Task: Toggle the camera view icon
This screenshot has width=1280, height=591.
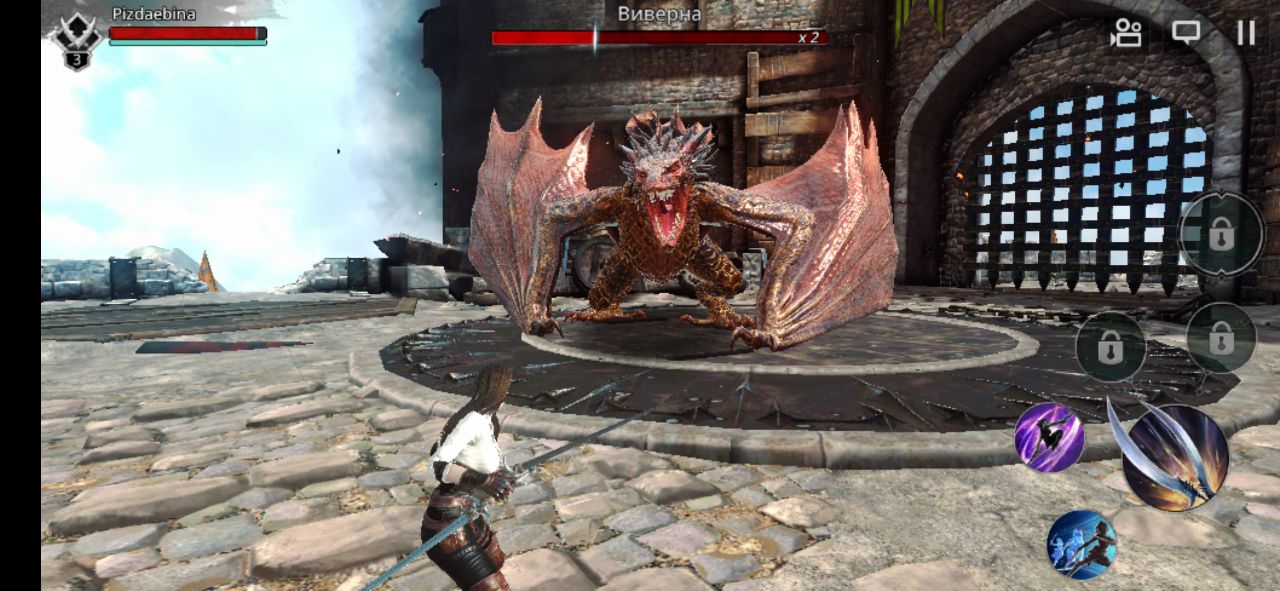Action: point(1126,33)
